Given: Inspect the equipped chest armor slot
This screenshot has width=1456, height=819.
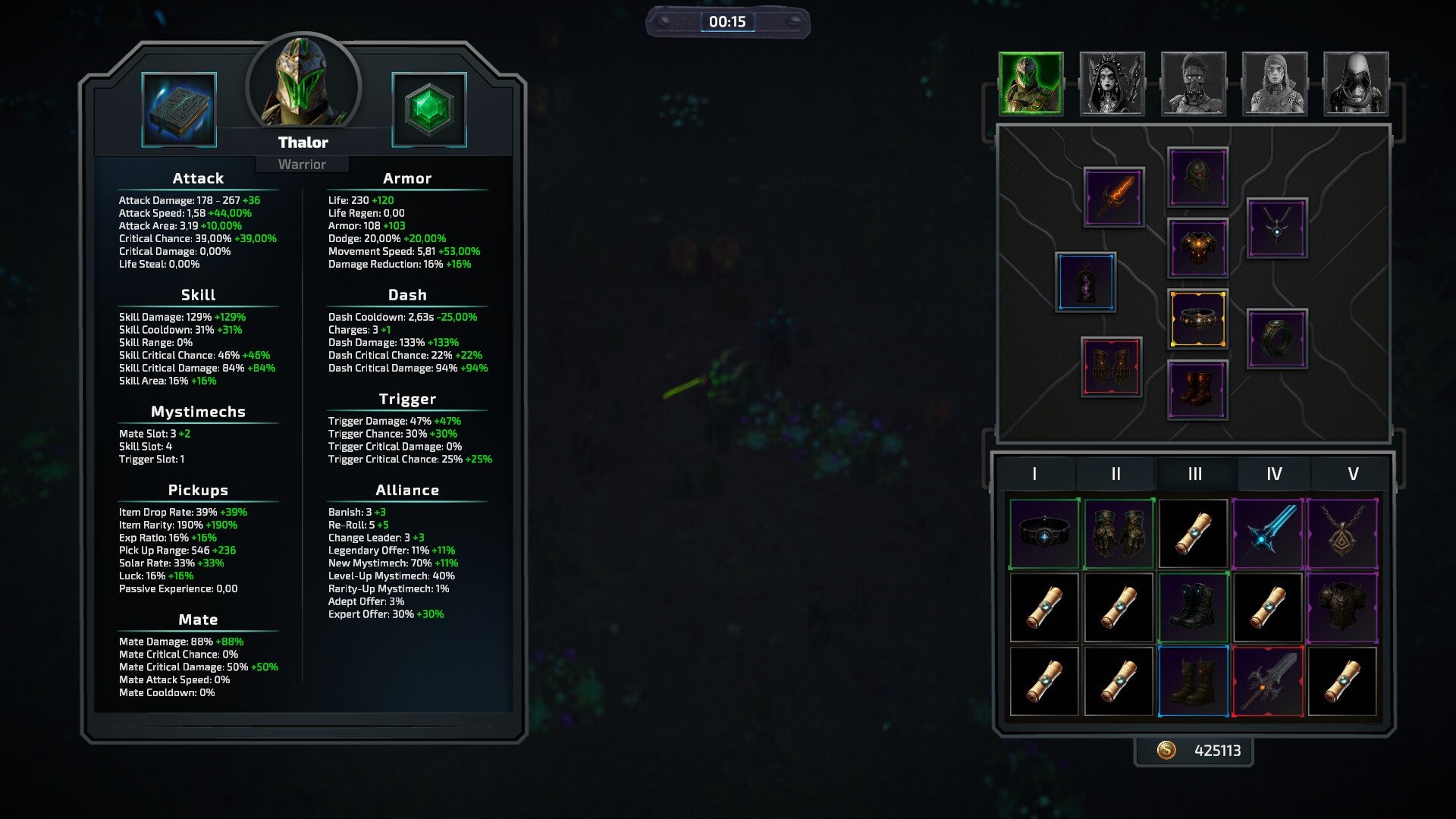Looking at the screenshot, I should coord(1197,248).
